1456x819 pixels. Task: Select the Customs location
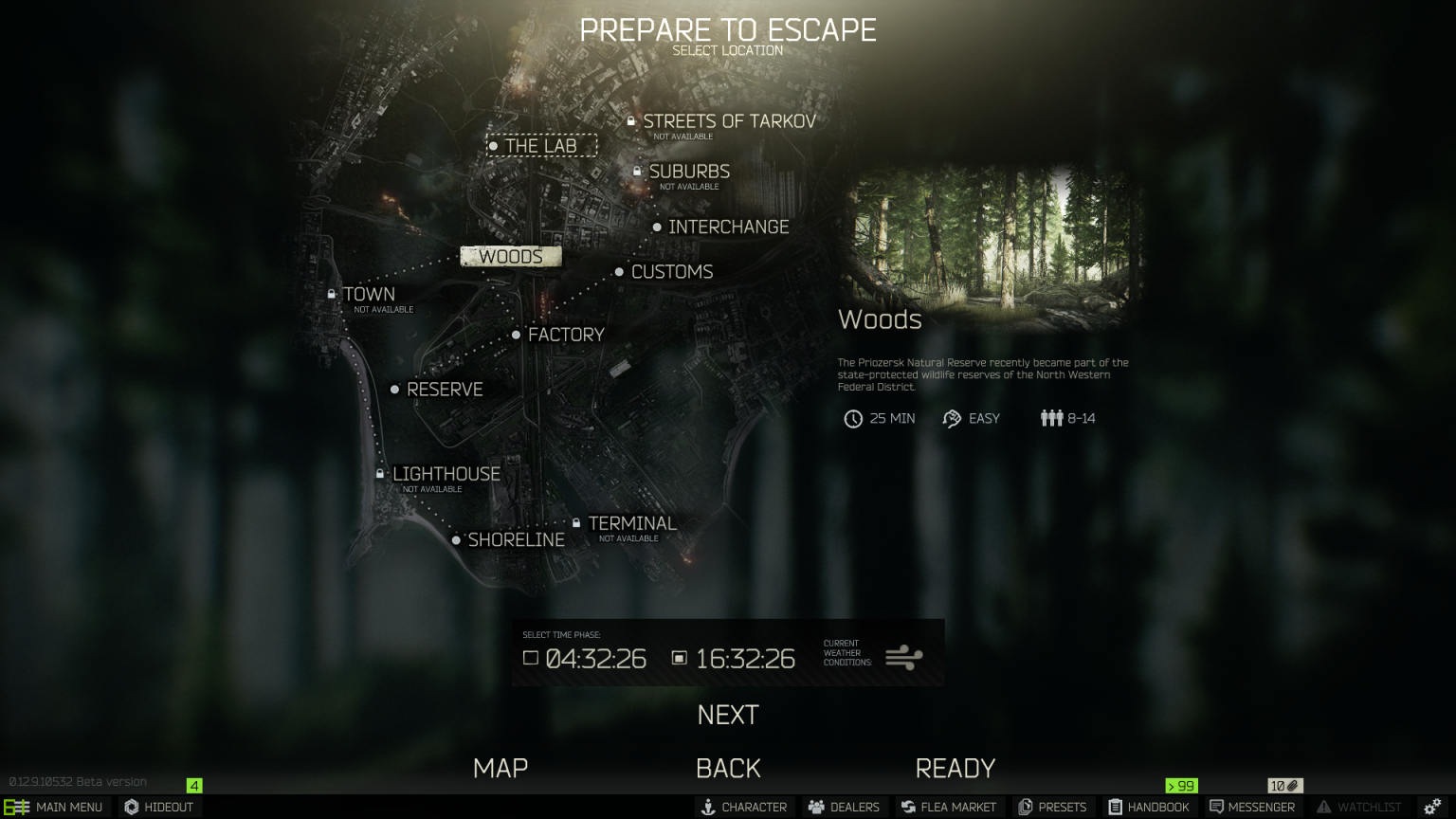670,271
